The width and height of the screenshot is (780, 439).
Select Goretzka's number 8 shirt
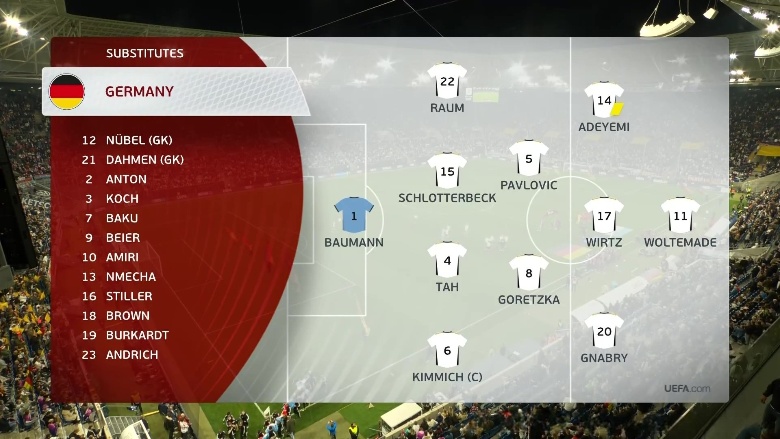pos(528,272)
